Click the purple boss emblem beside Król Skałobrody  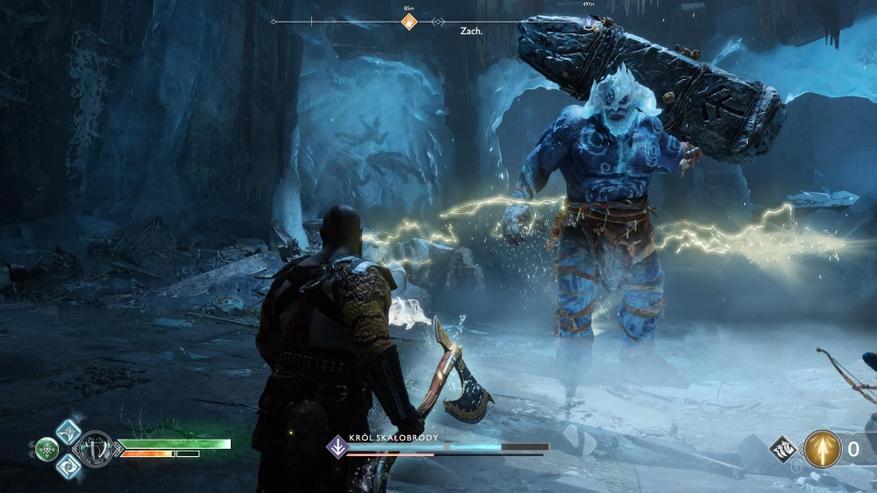coord(338,448)
